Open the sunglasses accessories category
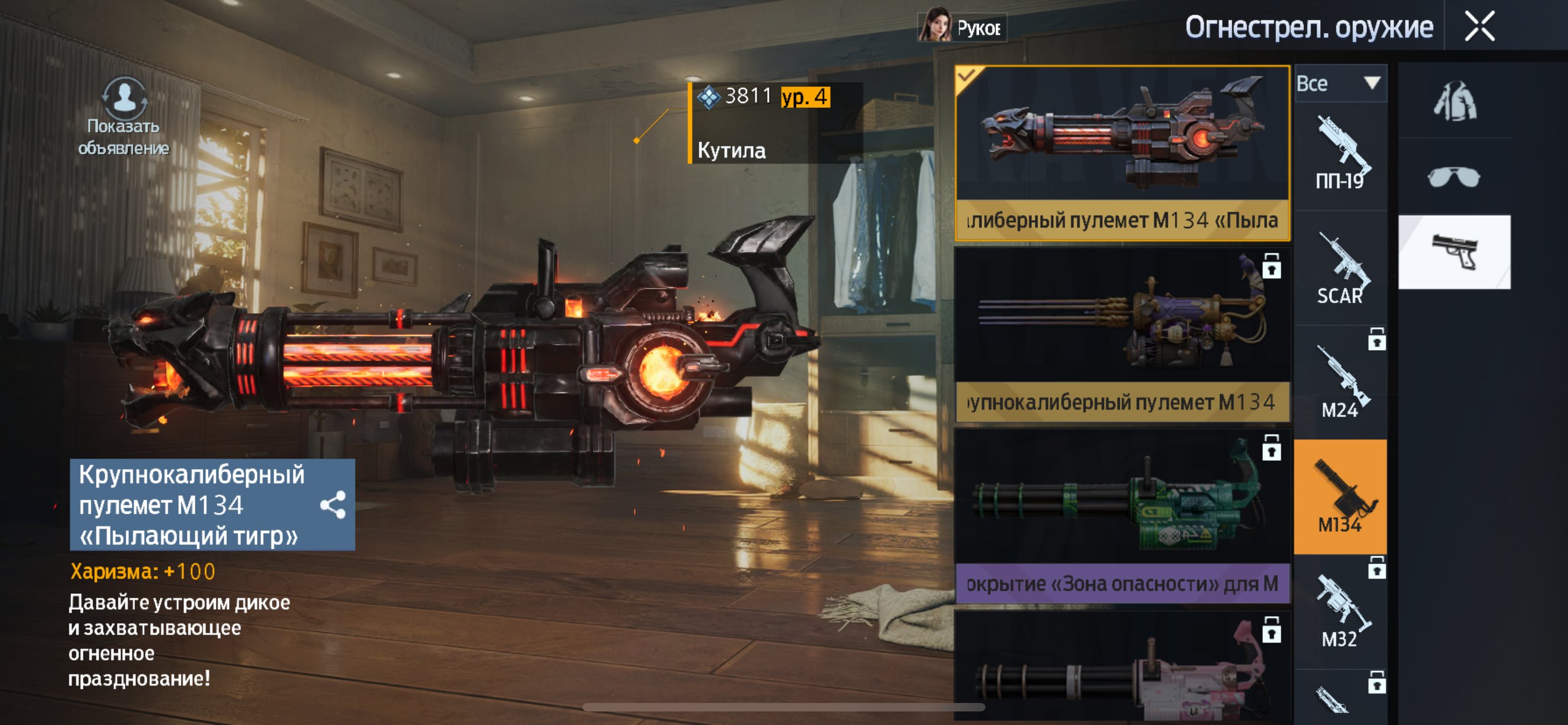 [1453, 177]
